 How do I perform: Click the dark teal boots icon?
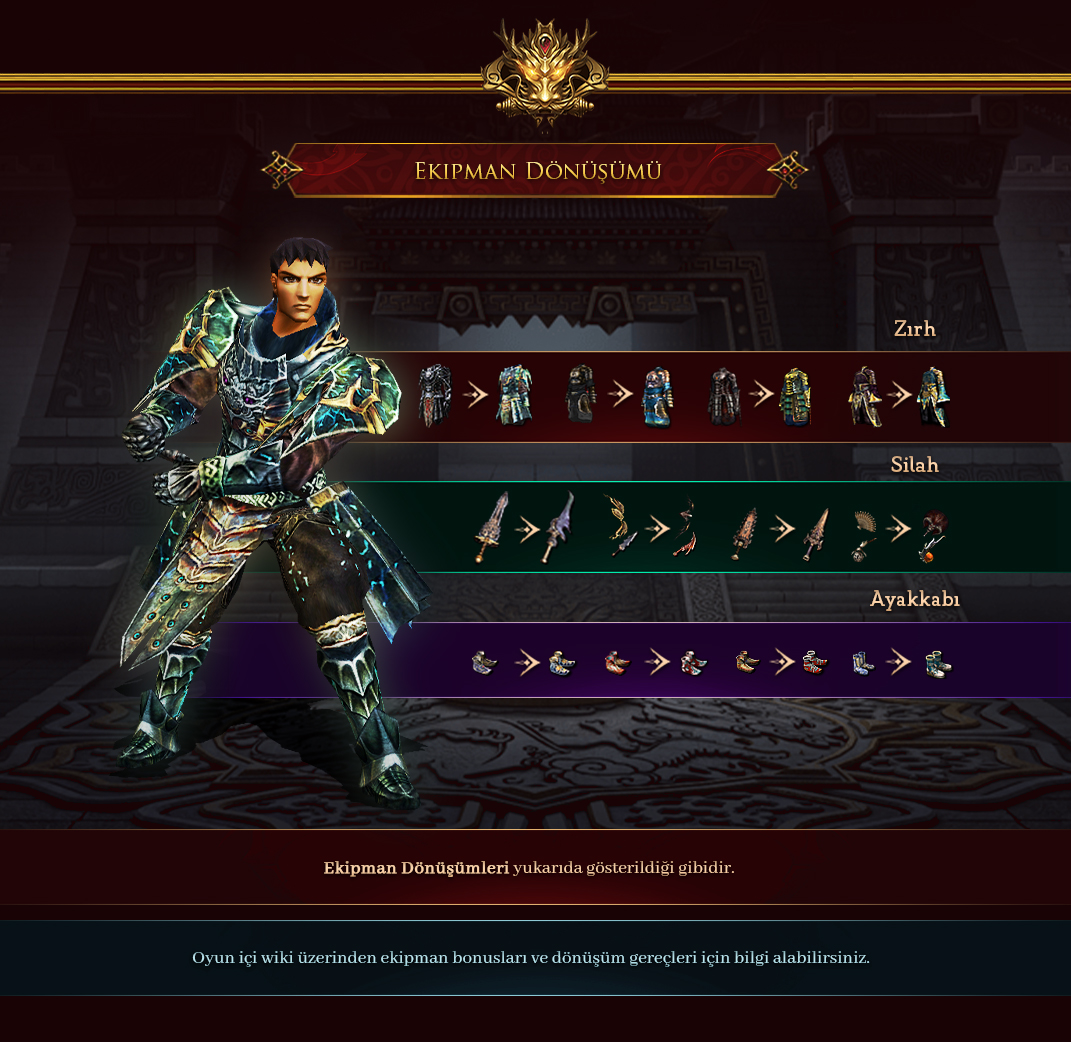click(937, 662)
